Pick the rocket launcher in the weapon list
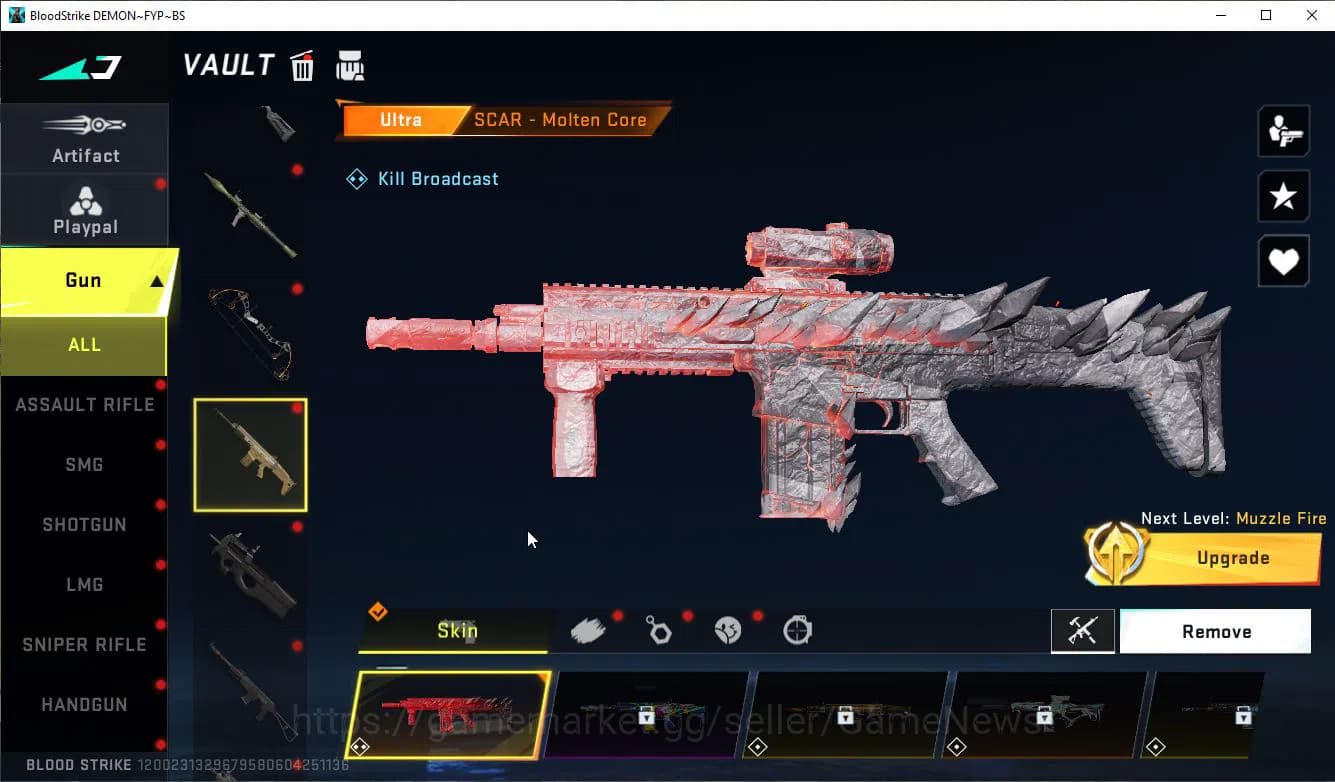The image size is (1335, 782). [x=250, y=213]
